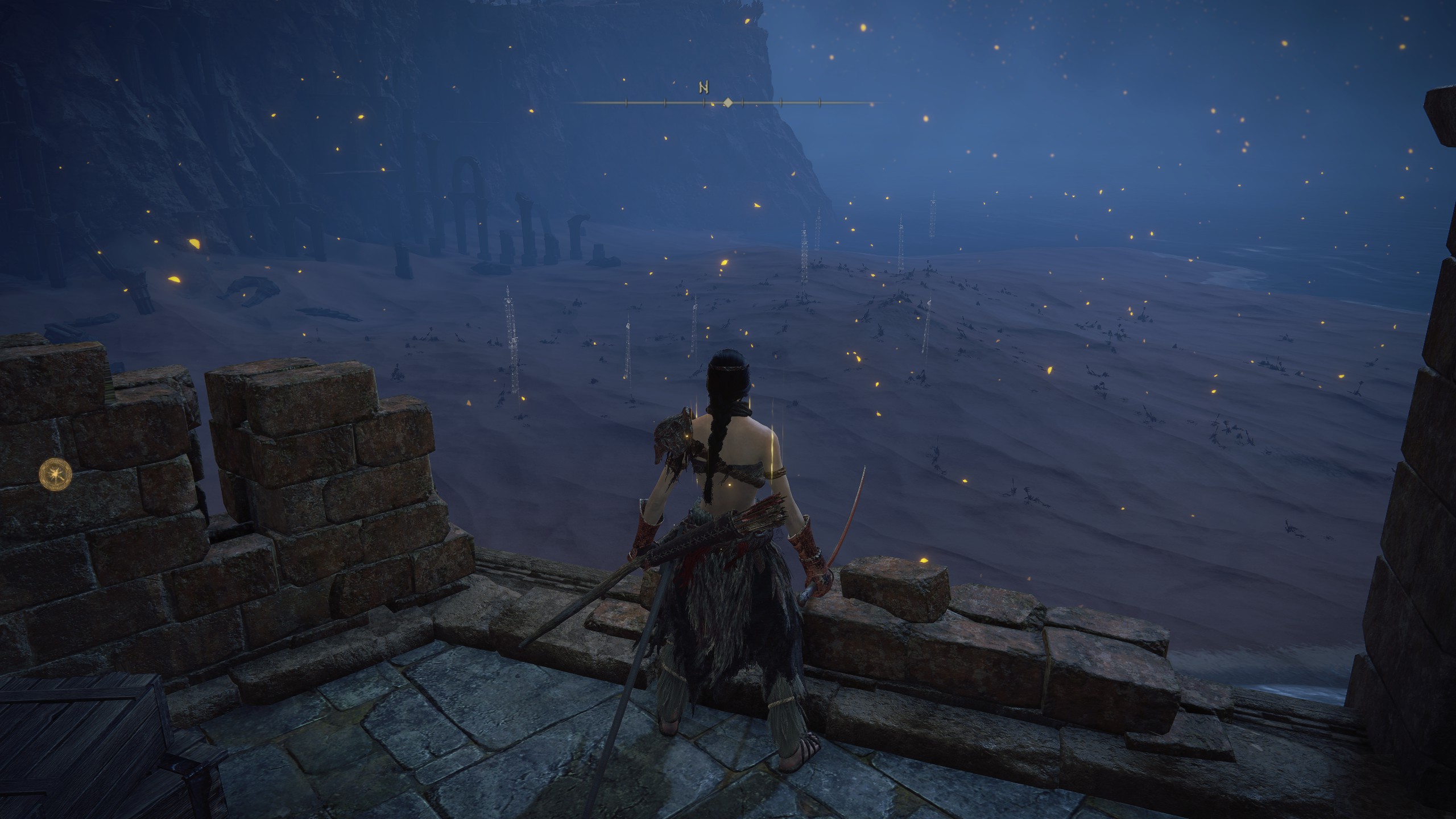Select the diamond marker on the compass

point(727,103)
